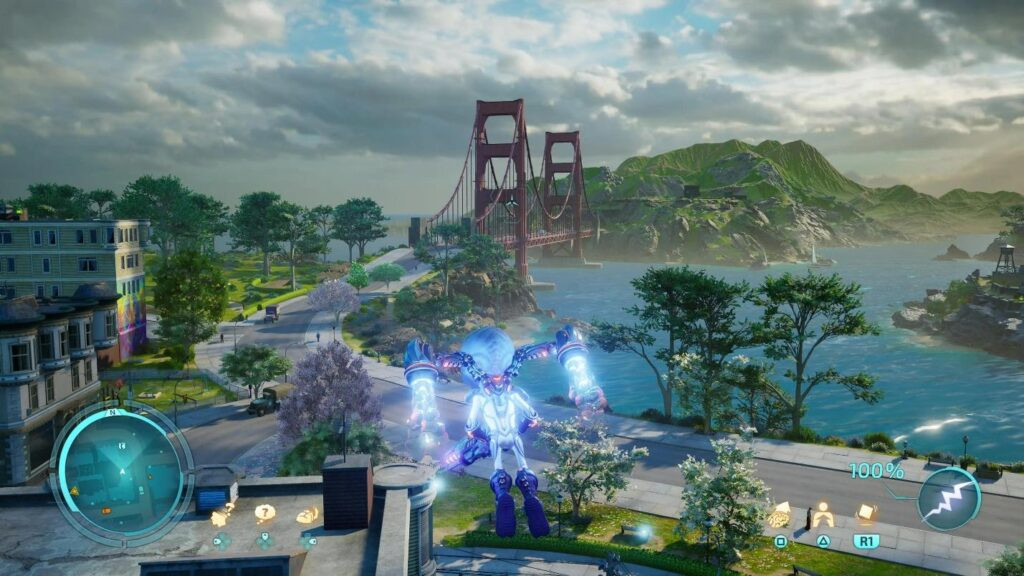Activate the brain extraction ability icon
Image resolution: width=1024 pixels, height=576 pixels.
(x=780, y=516)
